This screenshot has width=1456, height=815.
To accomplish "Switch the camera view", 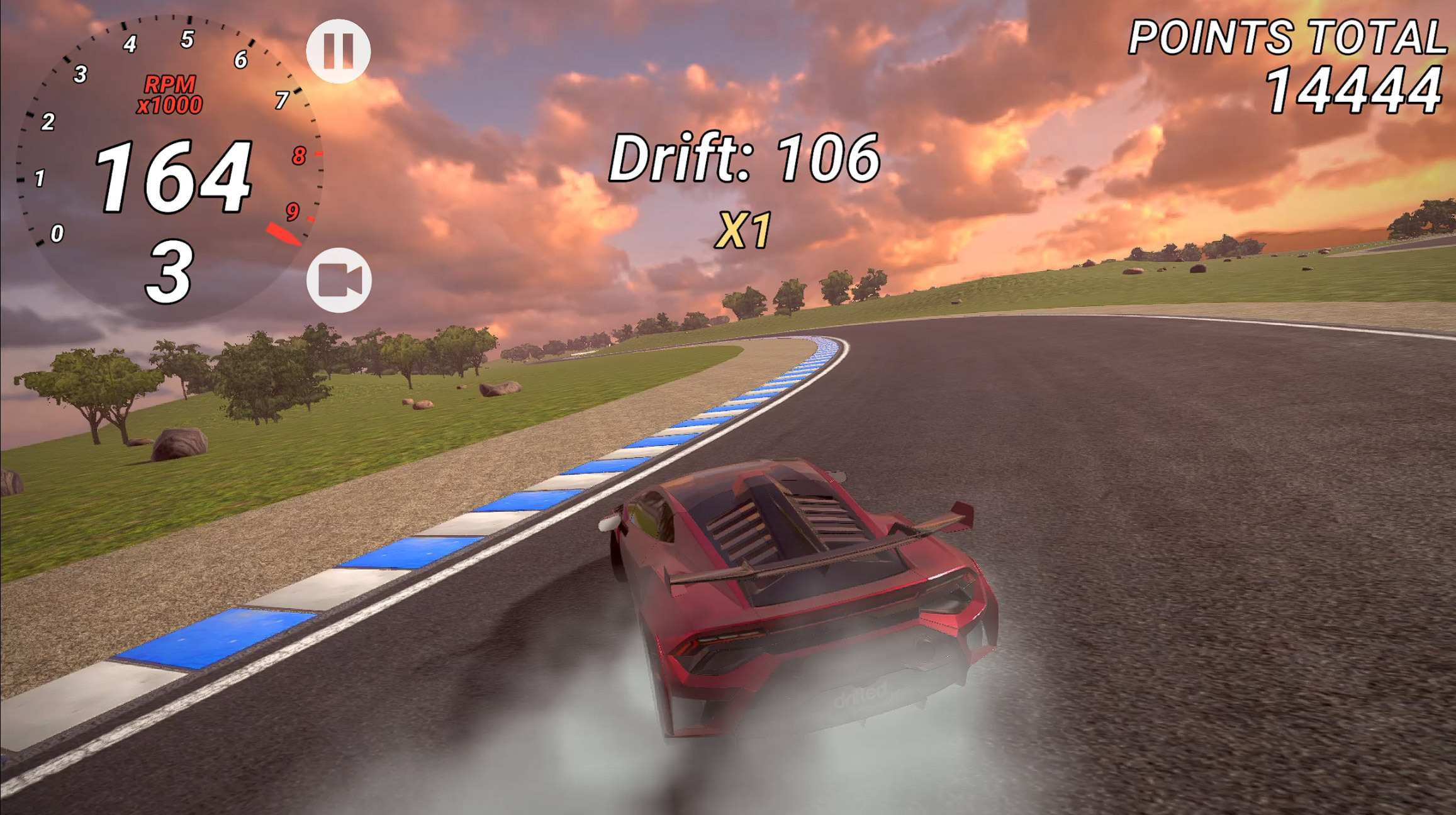I will (x=339, y=280).
